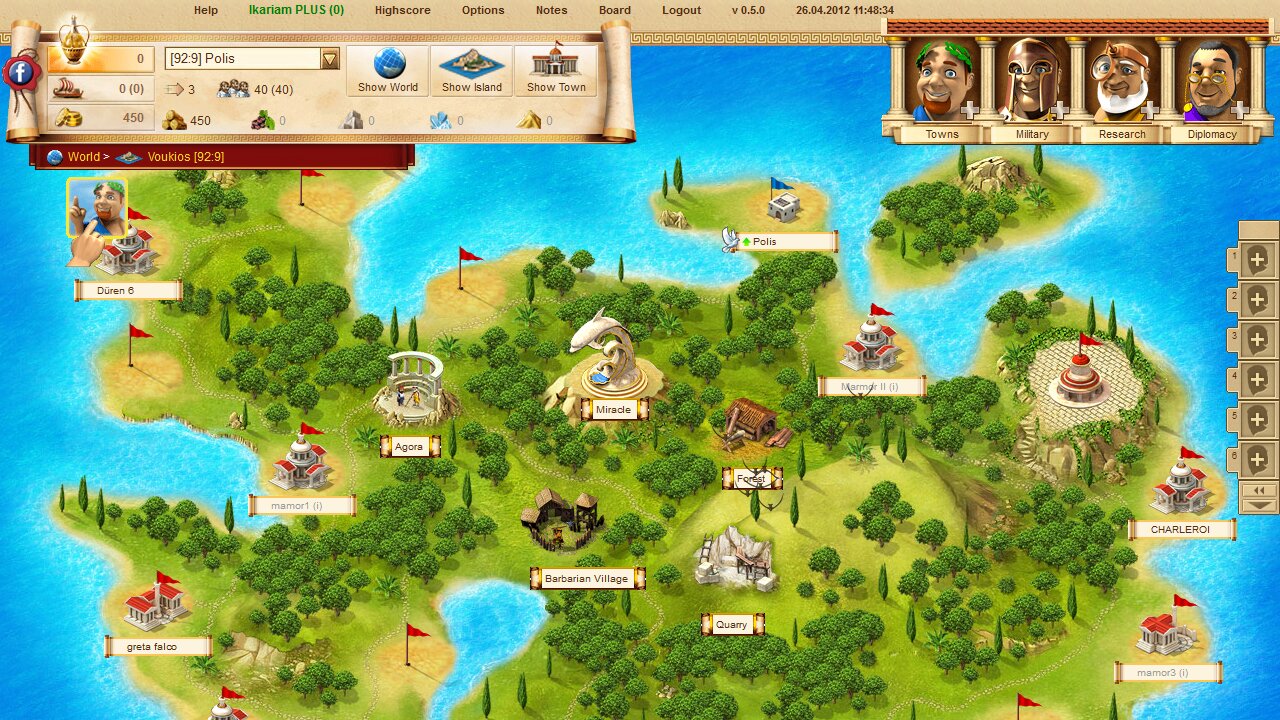The image size is (1280, 720).
Task: Click the Facebook seal icon
Action: (x=20, y=72)
